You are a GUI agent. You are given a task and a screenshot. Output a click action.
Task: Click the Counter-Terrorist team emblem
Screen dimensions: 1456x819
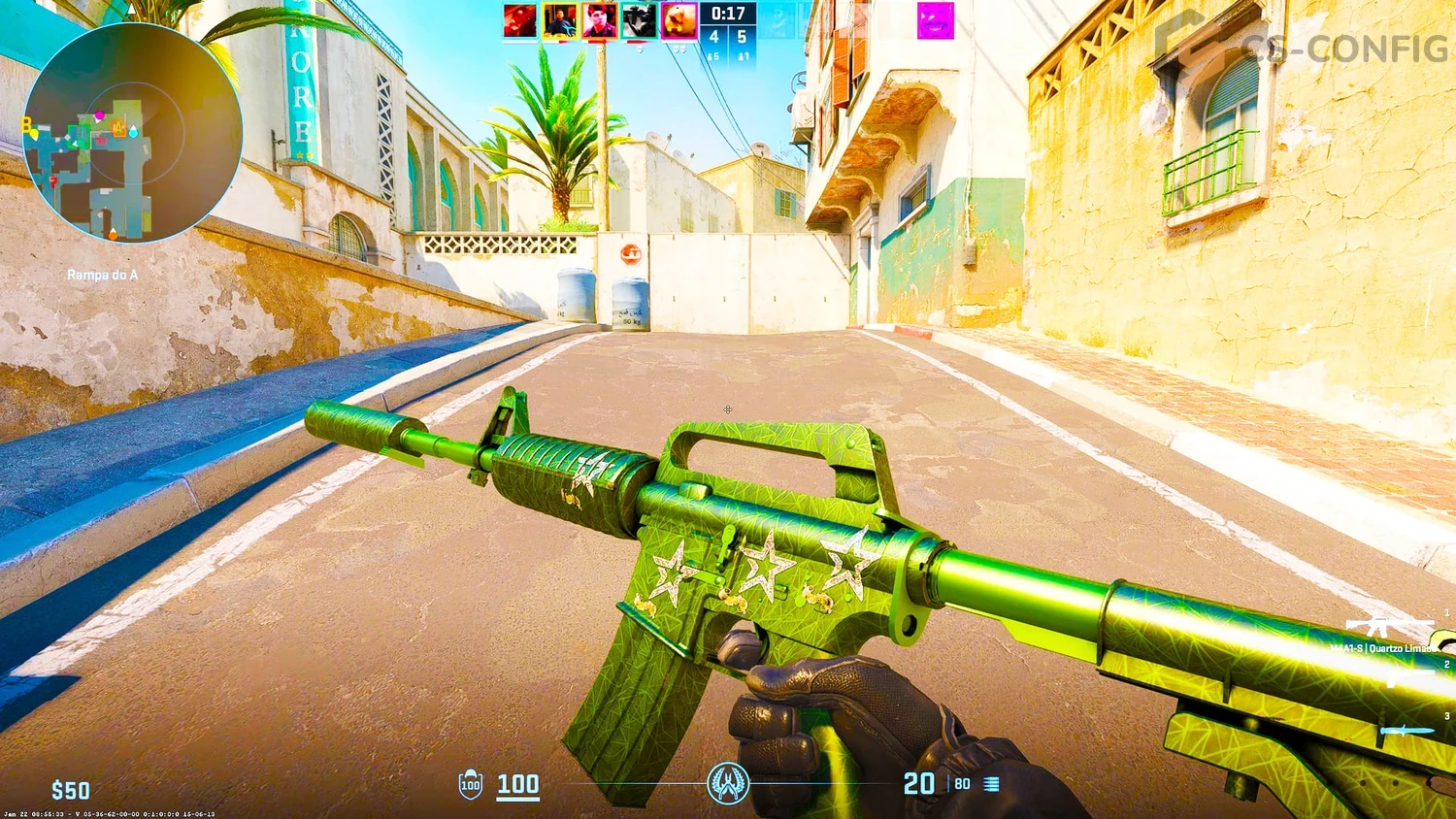(728, 783)
